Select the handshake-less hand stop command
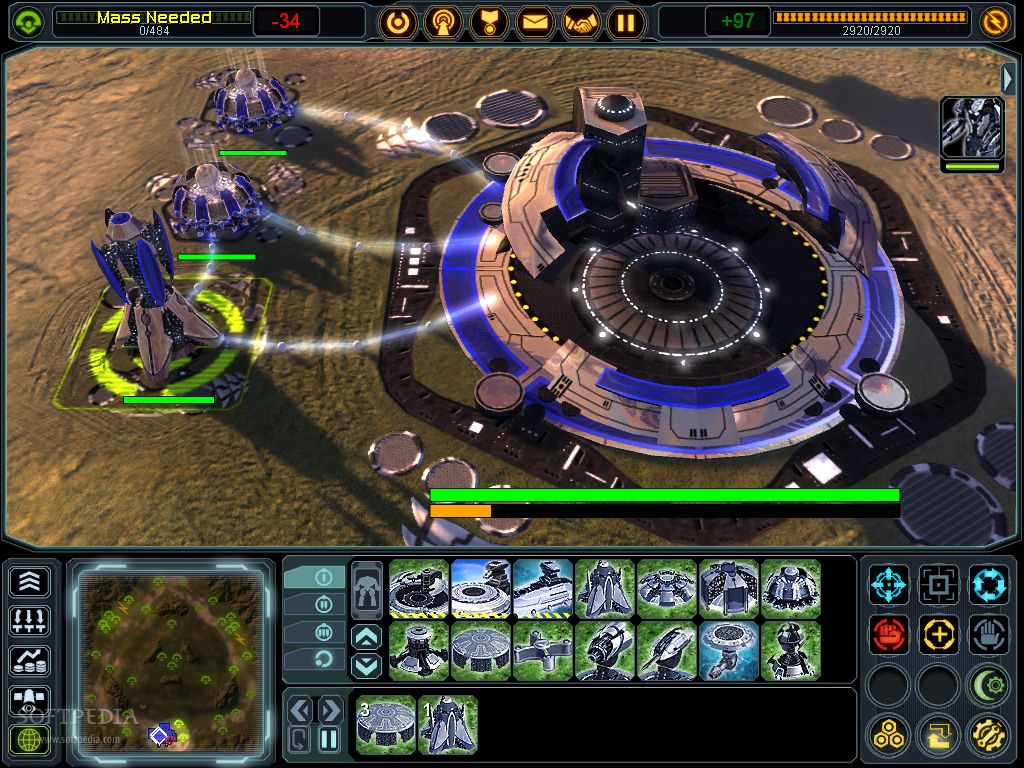This screenshot has width=1024, height=768. 989,634
